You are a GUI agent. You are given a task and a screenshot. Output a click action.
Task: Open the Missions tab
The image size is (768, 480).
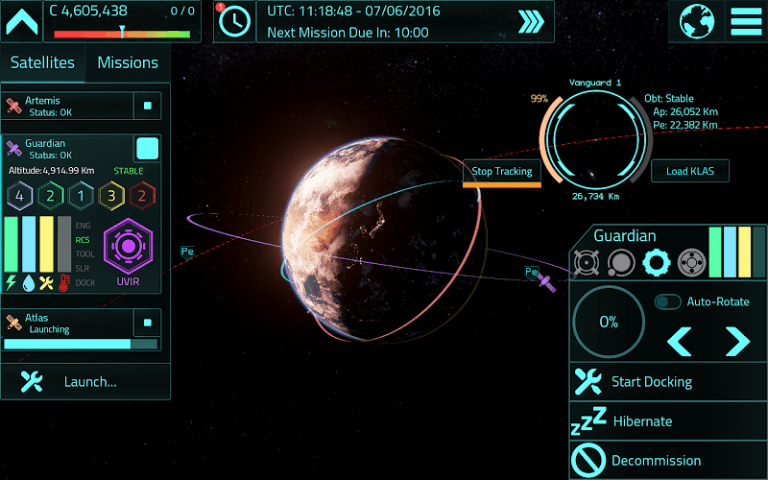(x=127, y=62)
